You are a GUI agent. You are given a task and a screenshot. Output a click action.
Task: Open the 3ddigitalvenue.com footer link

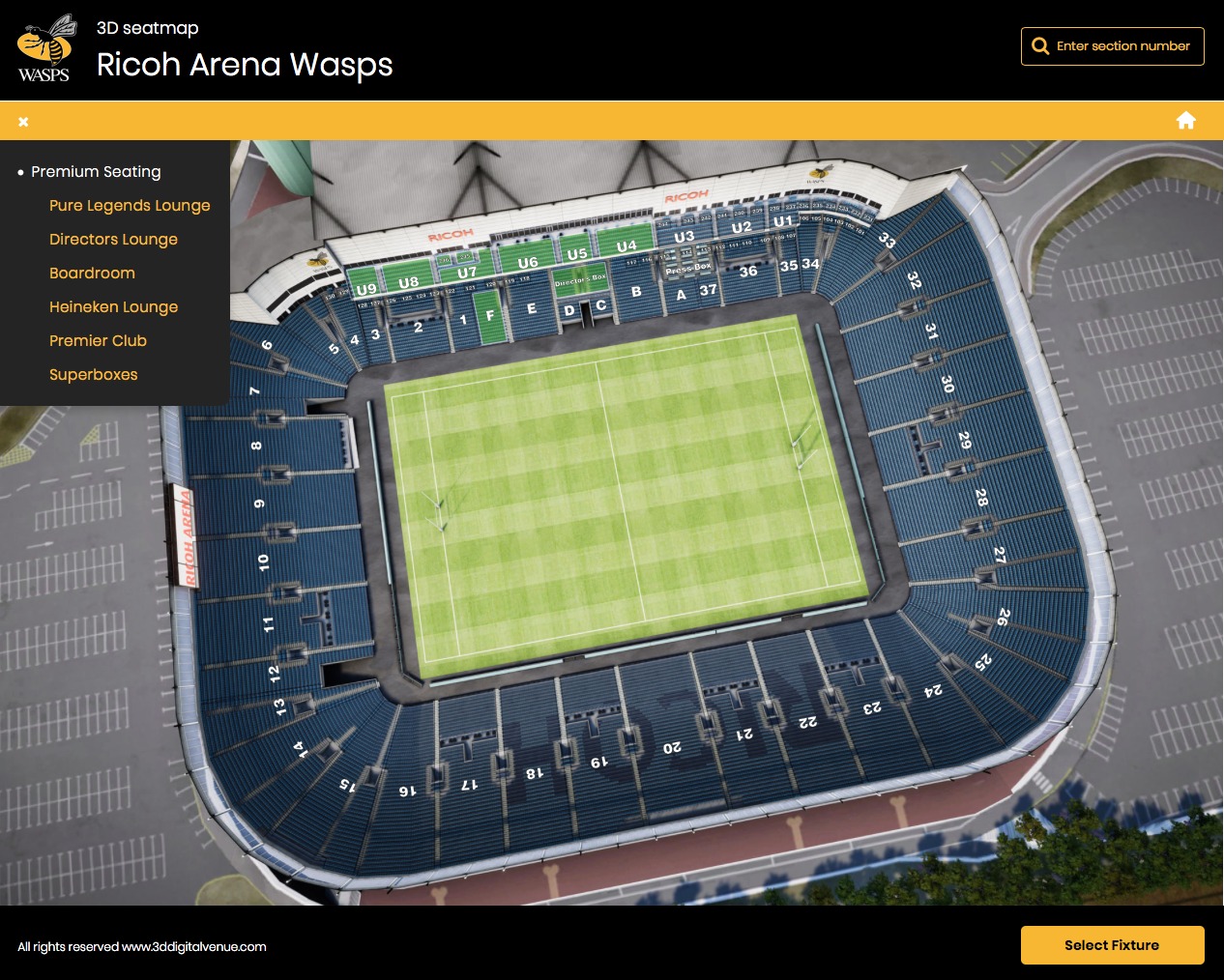pos(193,947)
